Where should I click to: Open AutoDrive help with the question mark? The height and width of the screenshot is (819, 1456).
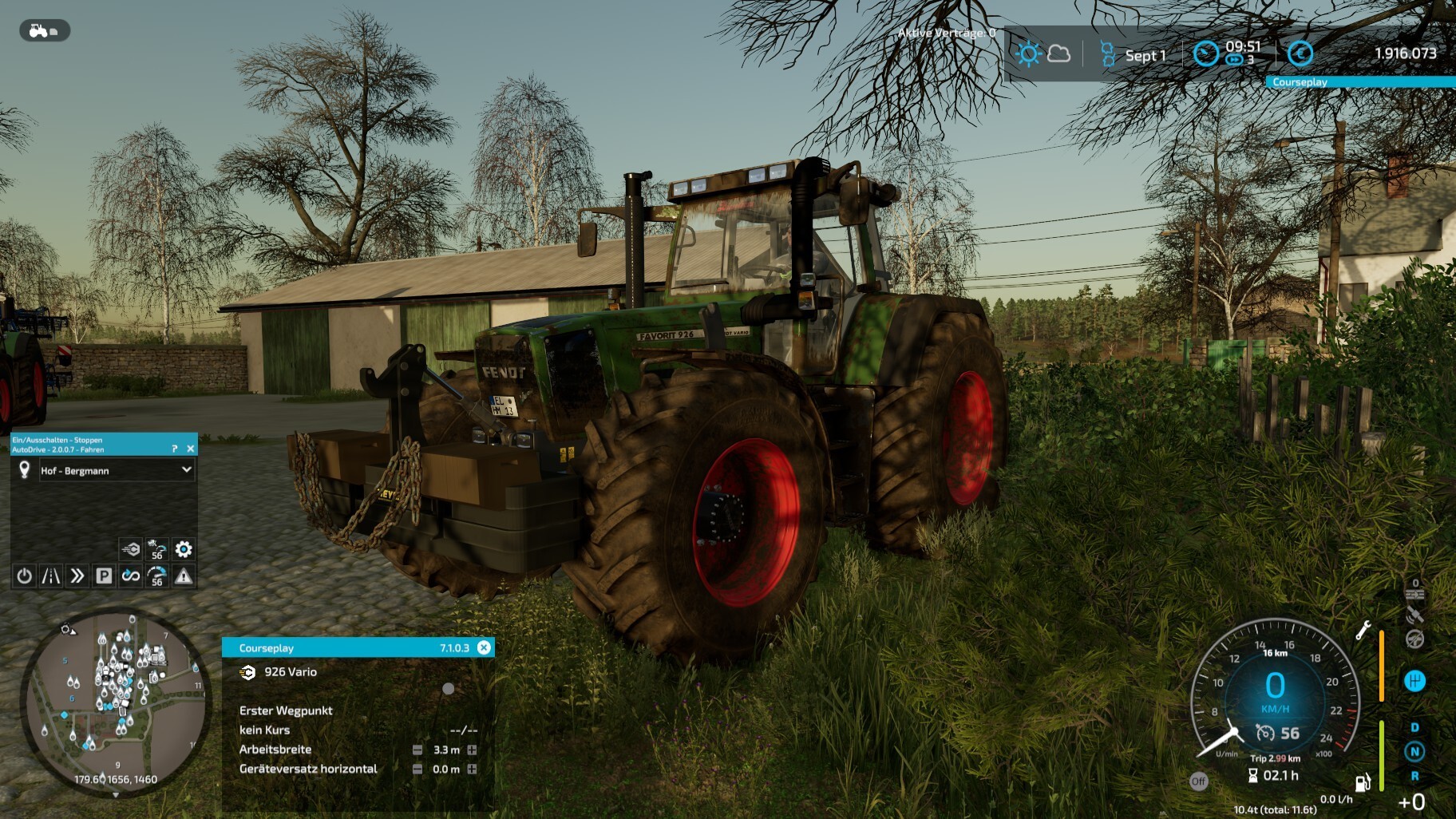tap(175, 449)
